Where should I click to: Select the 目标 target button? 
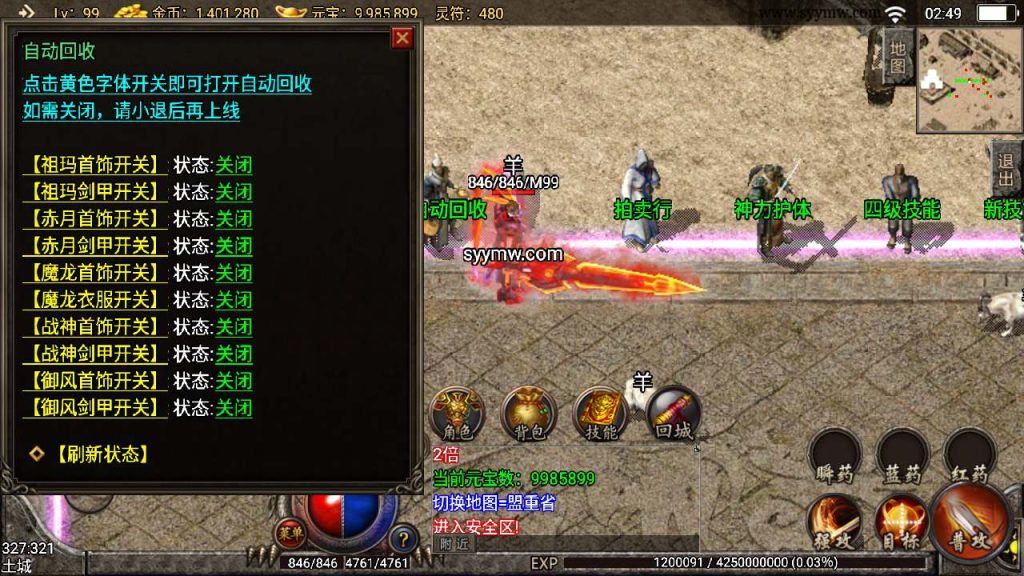click(900, 520)
